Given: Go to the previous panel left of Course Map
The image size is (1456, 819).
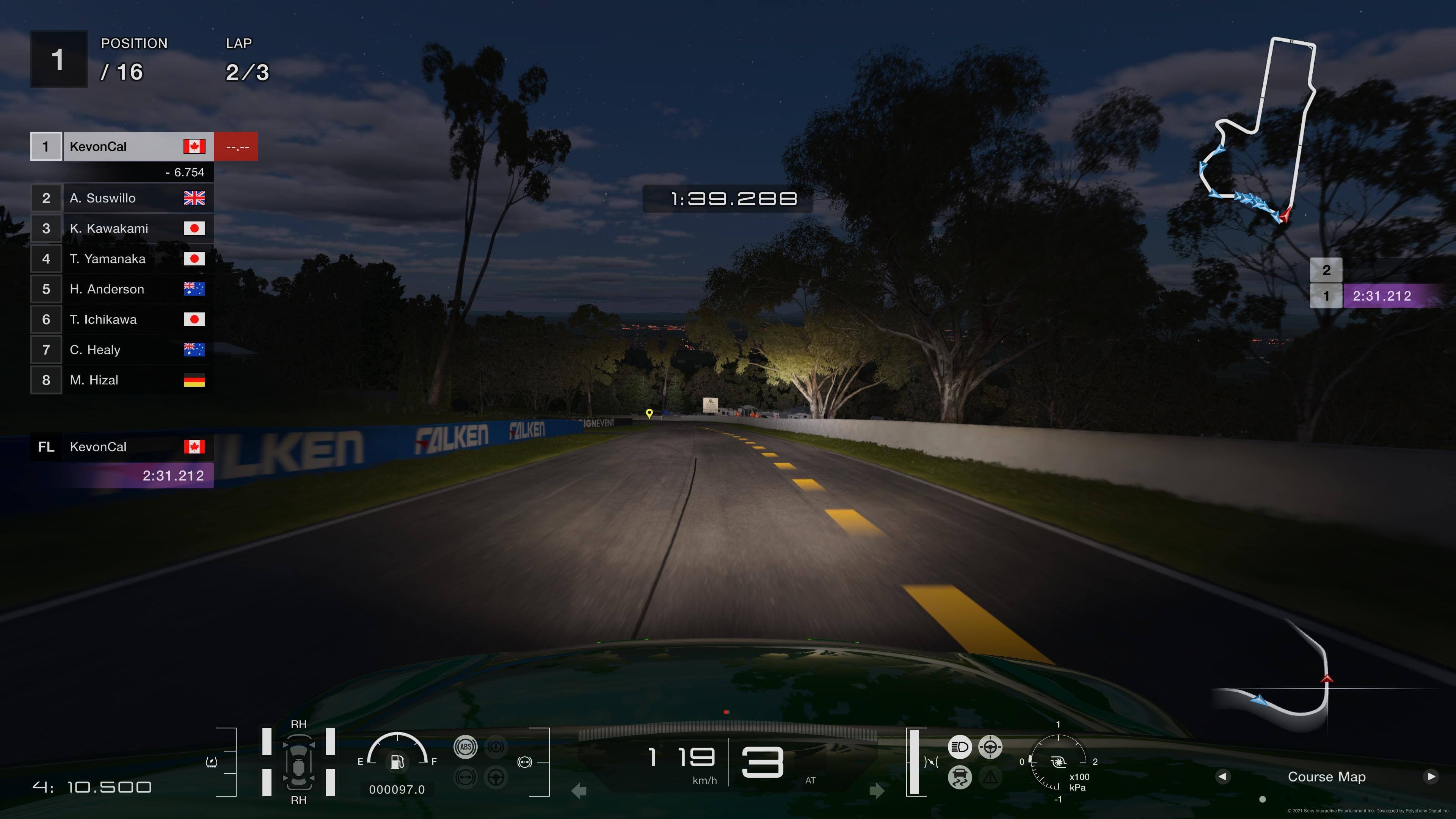Looking at the screenshot, I should [1222, 777].
